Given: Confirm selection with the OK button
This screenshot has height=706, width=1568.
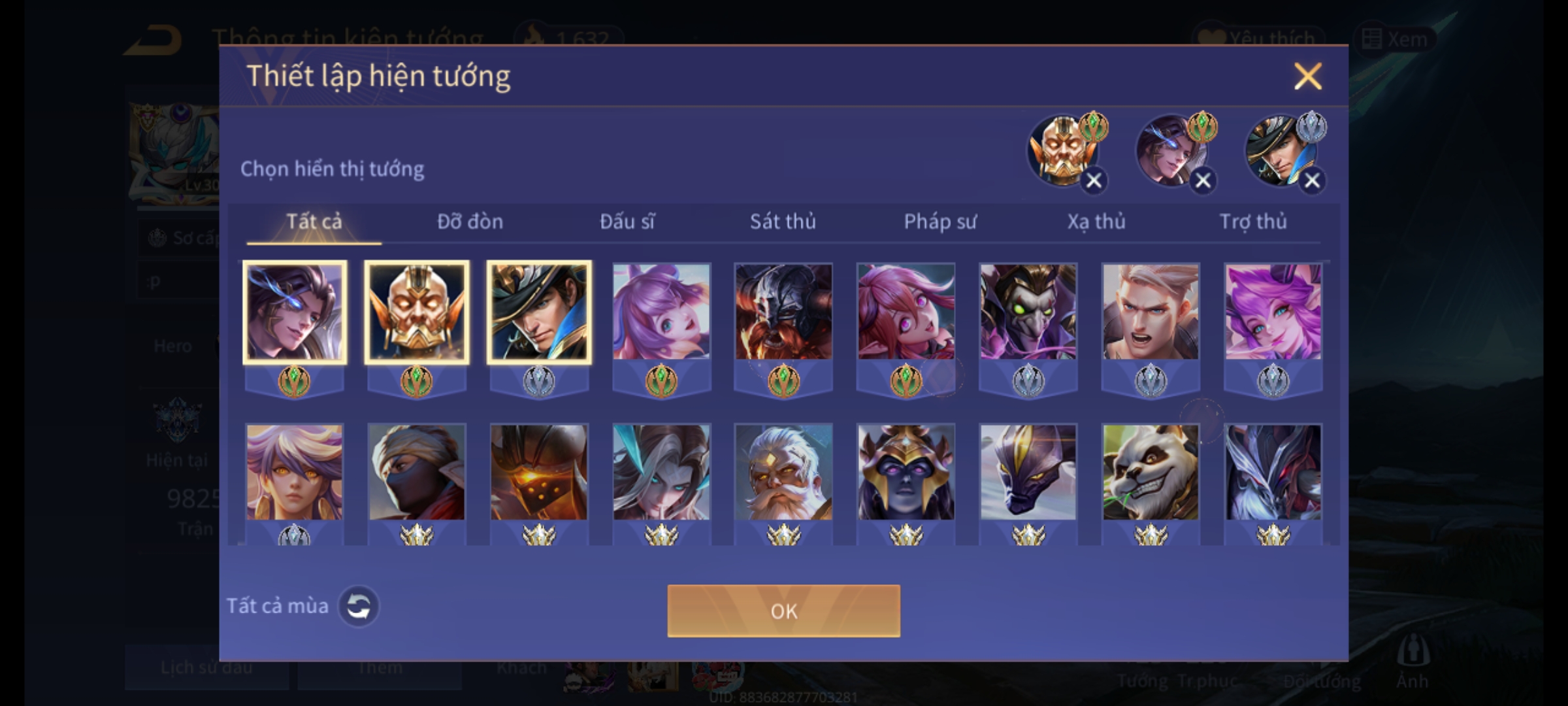Looking at the screenshot, I should click(783, 611).
